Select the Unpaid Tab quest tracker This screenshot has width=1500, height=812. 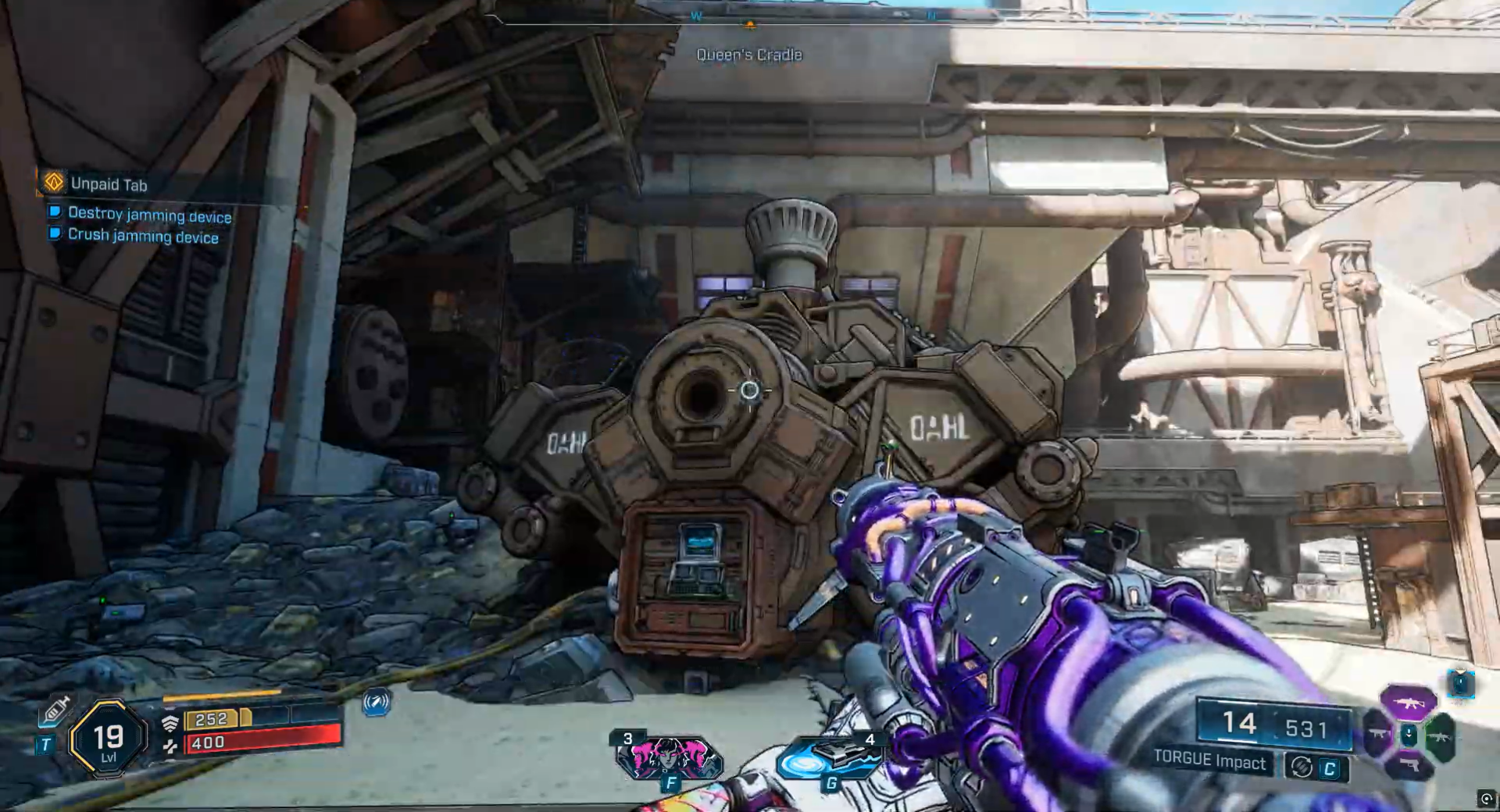pos(108,184)
